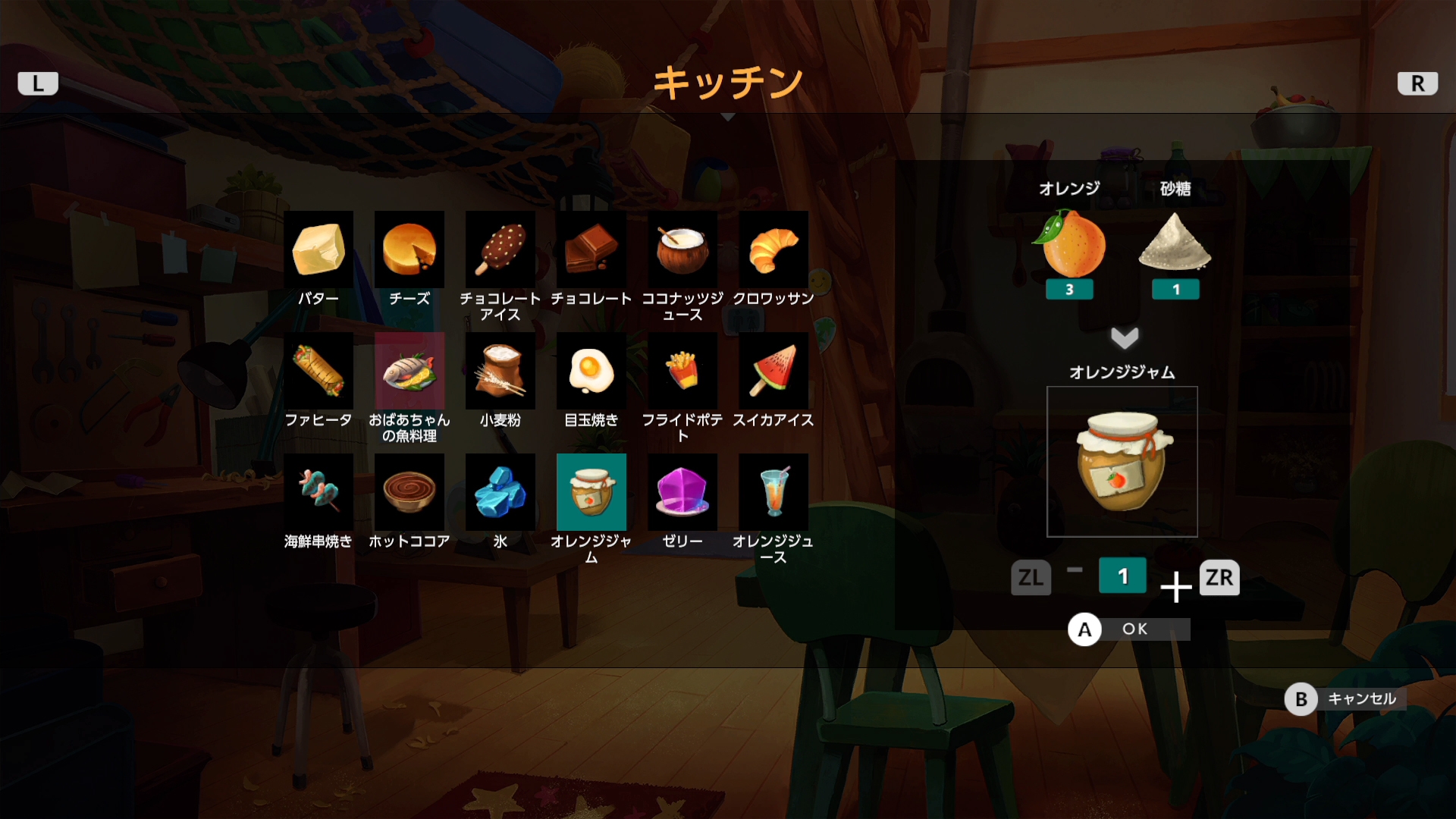Select the オレンジジュース recipe icon
This screenshot has height=819, width=1456.
(773, 491)
